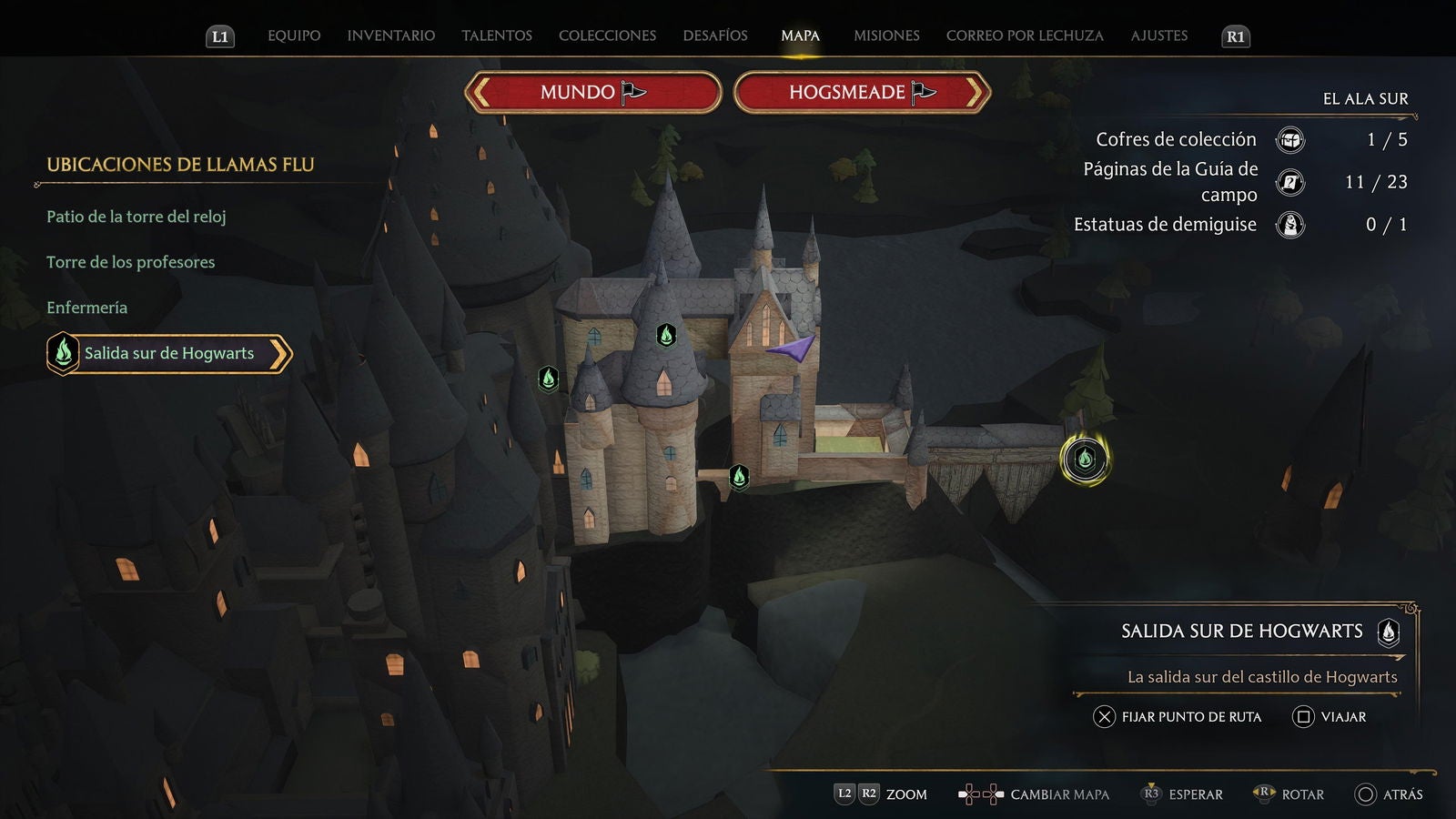
Task: Open the Hogsmeade map view
Action: [859, 92]
